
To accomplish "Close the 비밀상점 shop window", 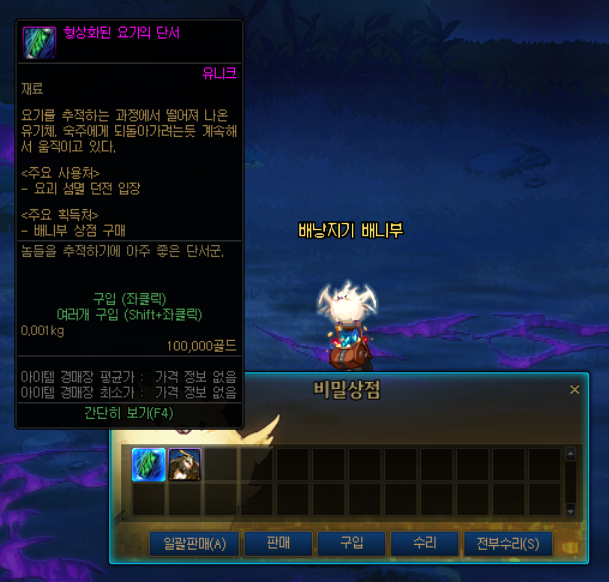I will 574,390.
